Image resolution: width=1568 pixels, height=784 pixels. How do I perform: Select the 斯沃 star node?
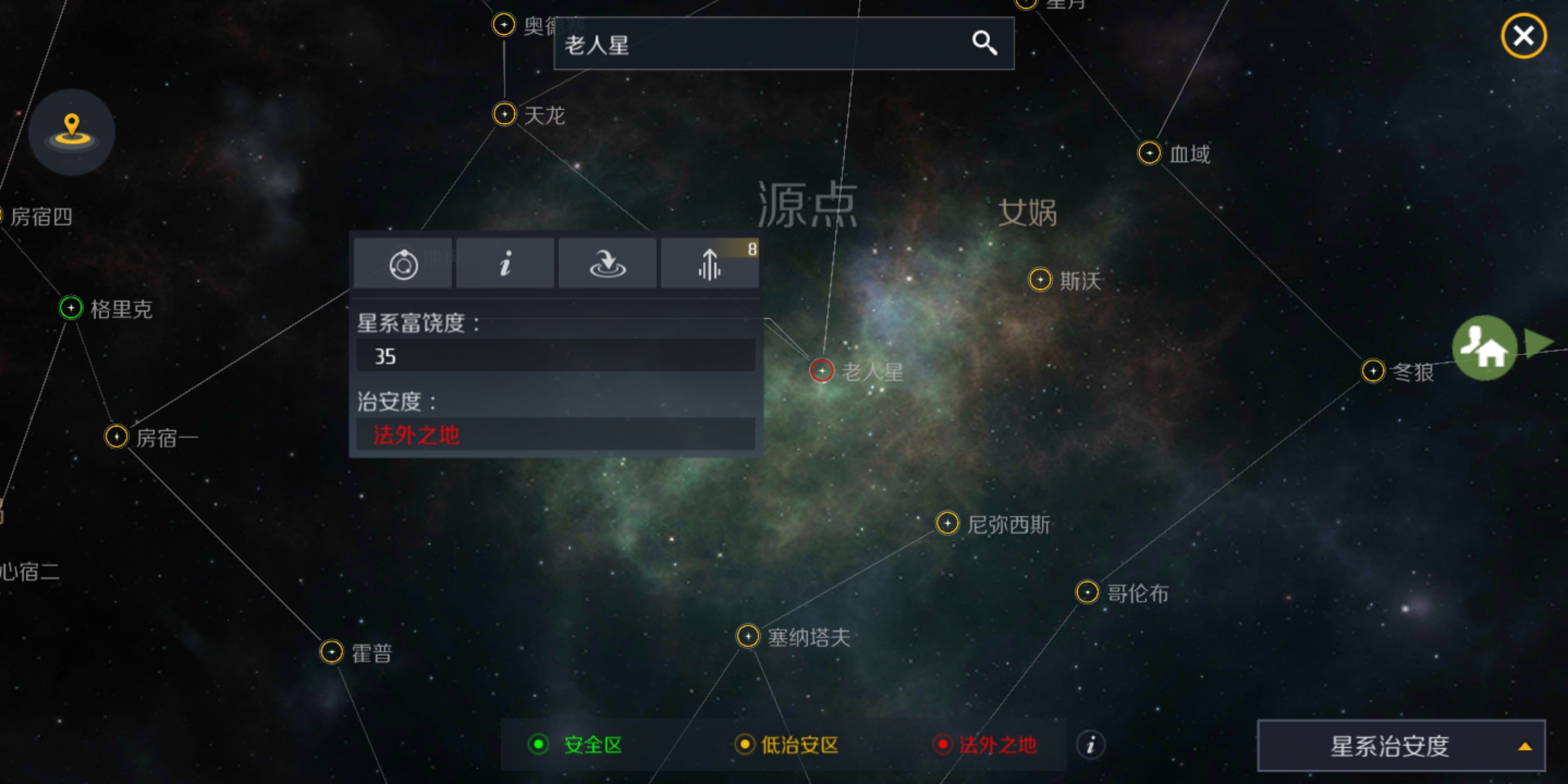(1040, 279)
